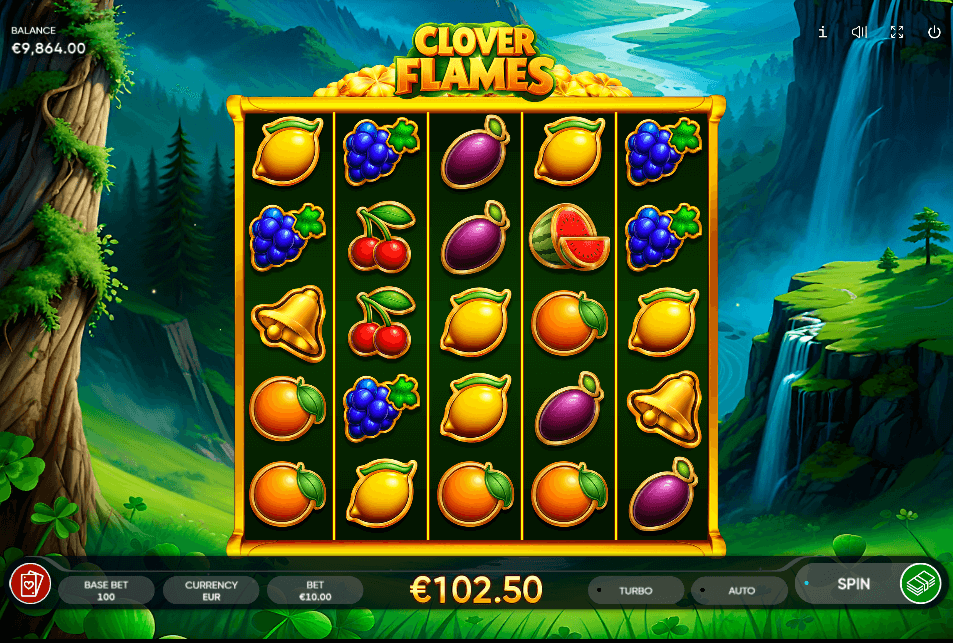Open the Base Bet selector
This screenshot has width=953, height=643.
pyautogui.click(x=105, y=590)
